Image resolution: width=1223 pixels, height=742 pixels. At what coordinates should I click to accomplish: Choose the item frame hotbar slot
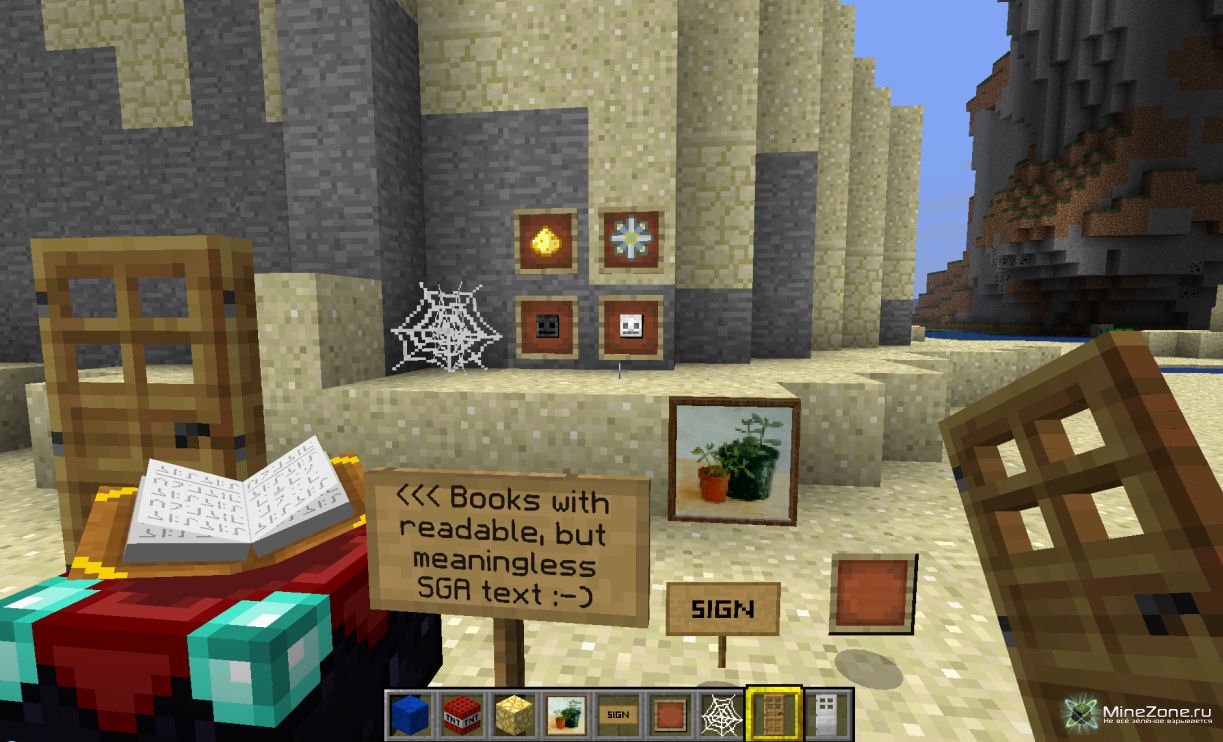(670, 713)
